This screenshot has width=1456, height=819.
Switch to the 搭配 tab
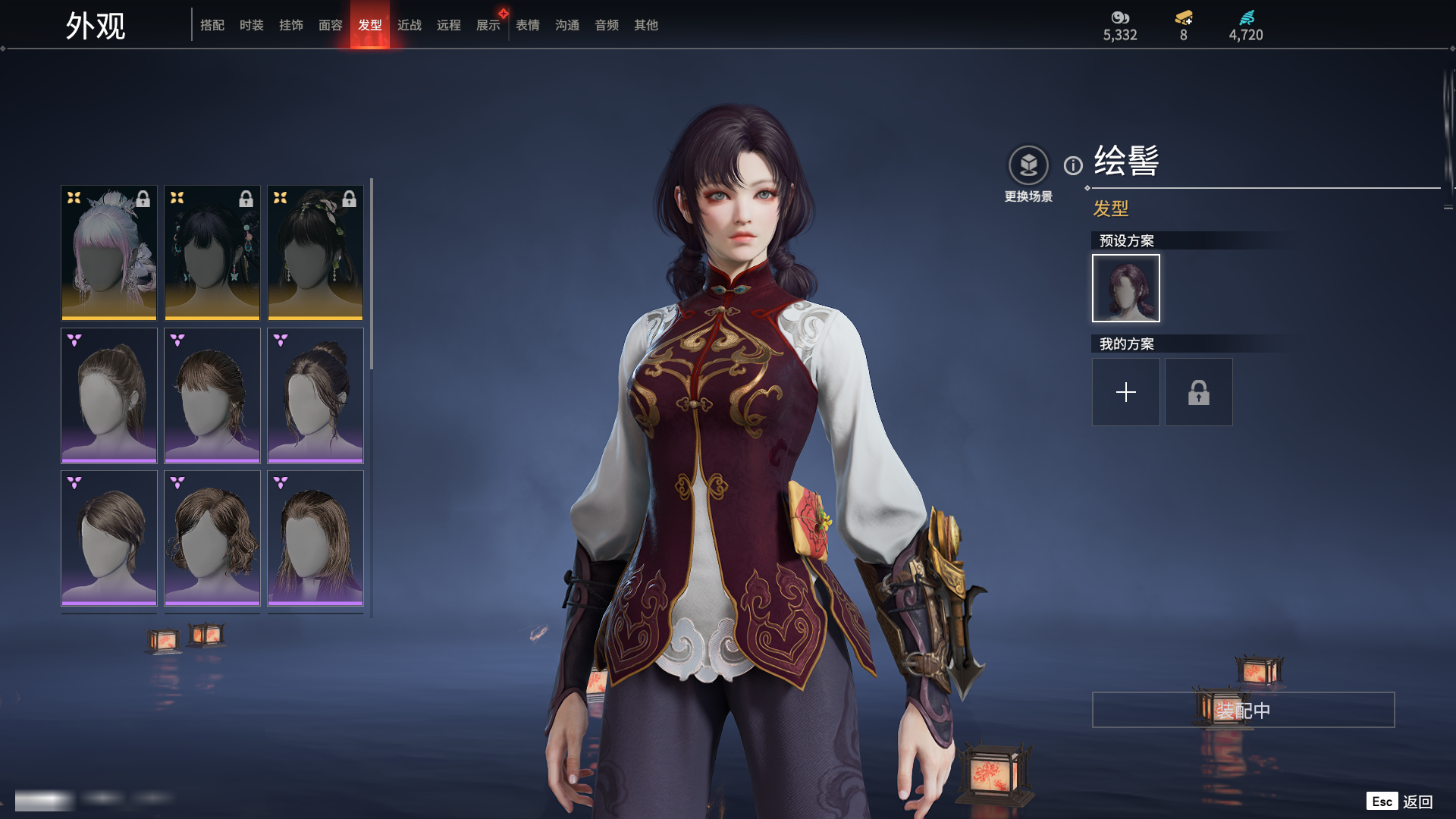pos(212,25)
